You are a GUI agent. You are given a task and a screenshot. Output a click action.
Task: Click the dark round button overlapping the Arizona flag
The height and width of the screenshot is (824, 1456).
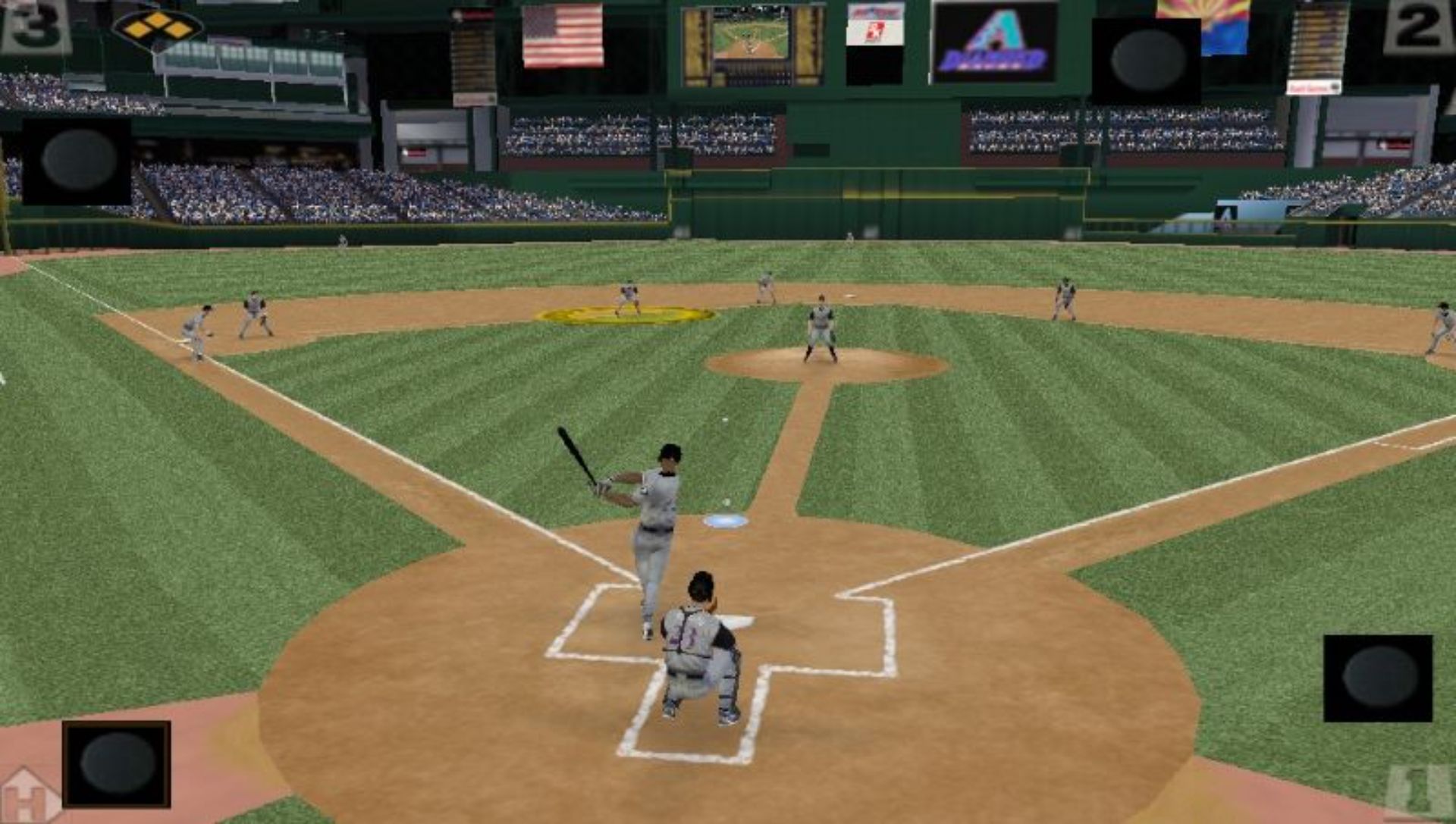tap(1147, 61)
